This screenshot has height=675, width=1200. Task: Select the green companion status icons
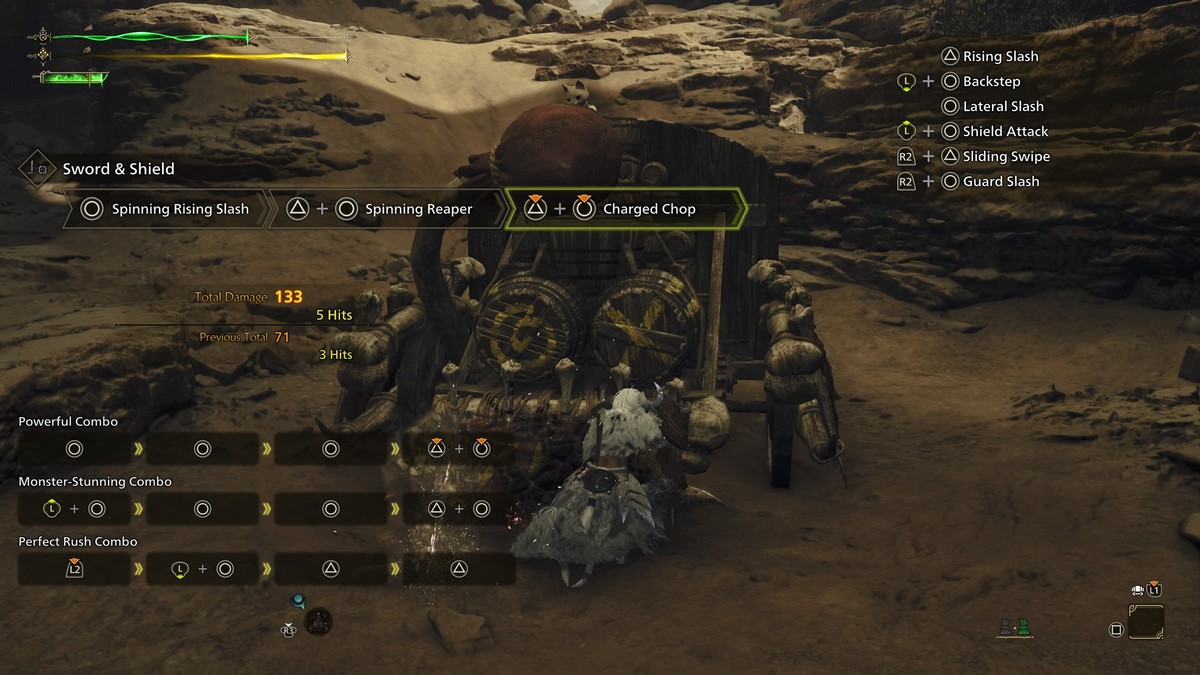pos(1015,629)
